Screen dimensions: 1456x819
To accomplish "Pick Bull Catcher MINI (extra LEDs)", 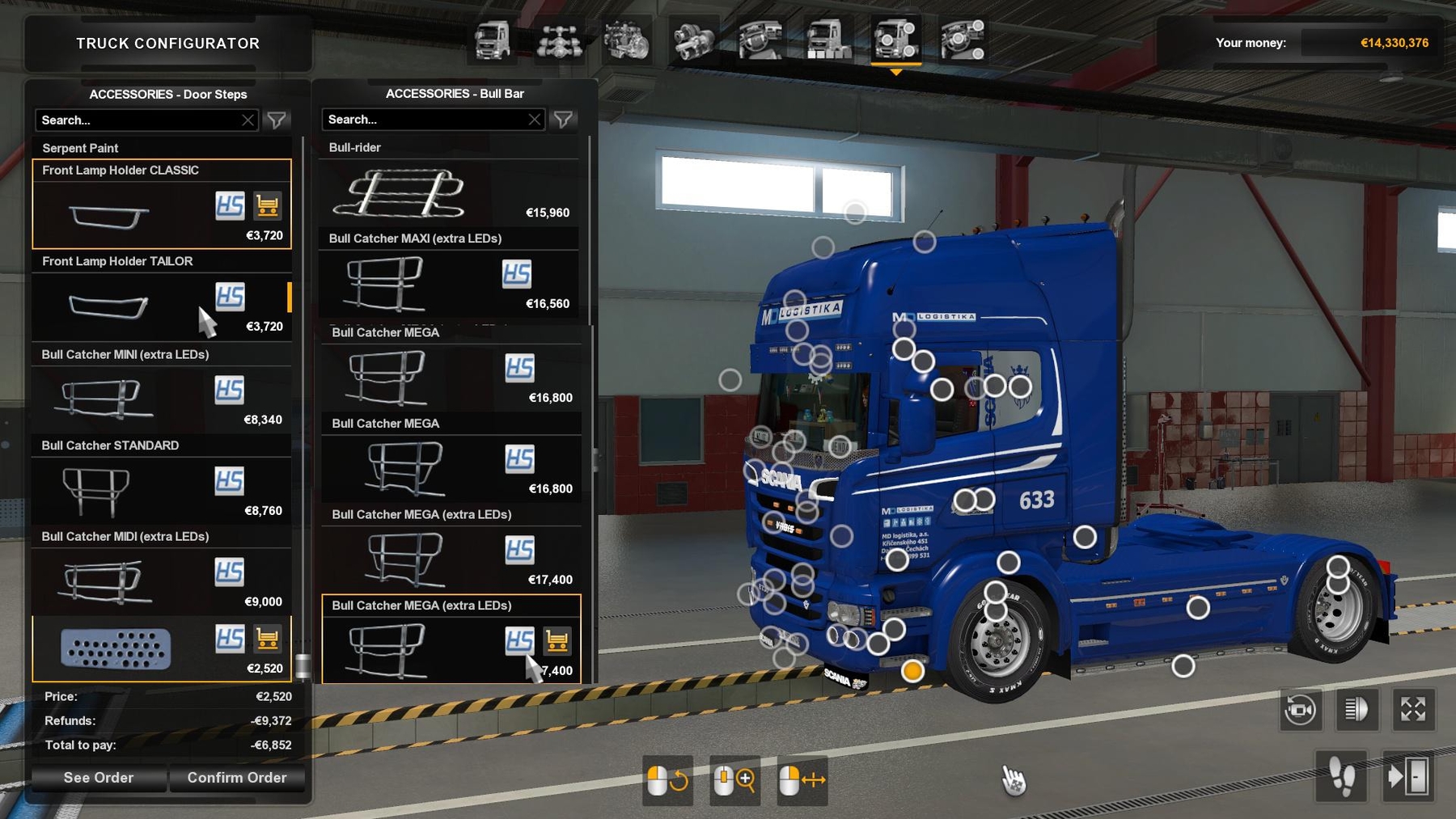I will [162, 389].
